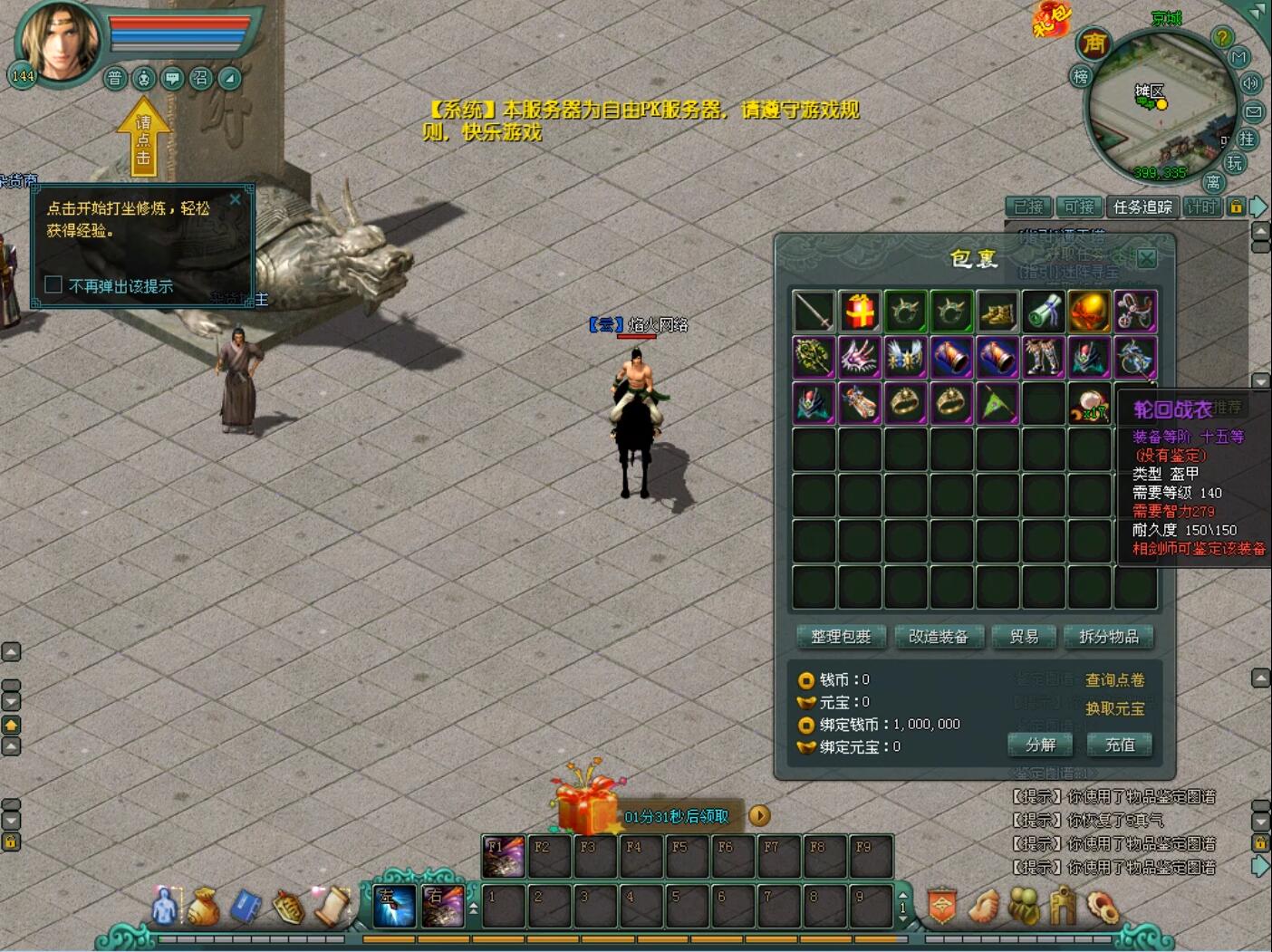Viewport: 1272px width, 952px height.
Task: Click the 查询点卷 link
Action: coord(1114,680)
